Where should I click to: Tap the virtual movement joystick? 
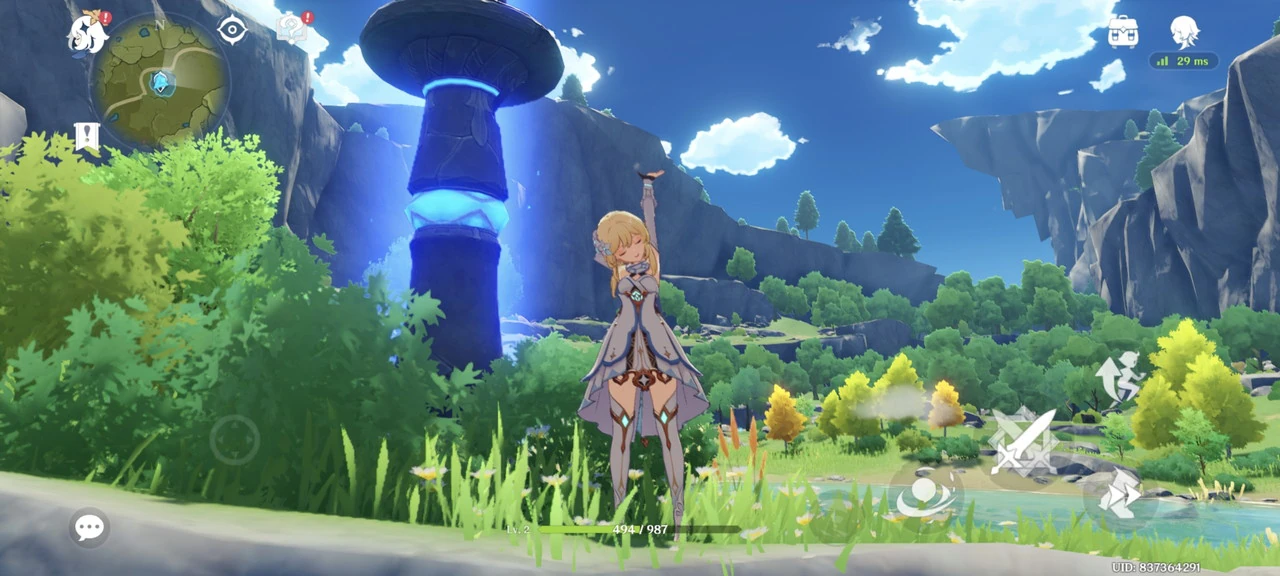point(235,439)
